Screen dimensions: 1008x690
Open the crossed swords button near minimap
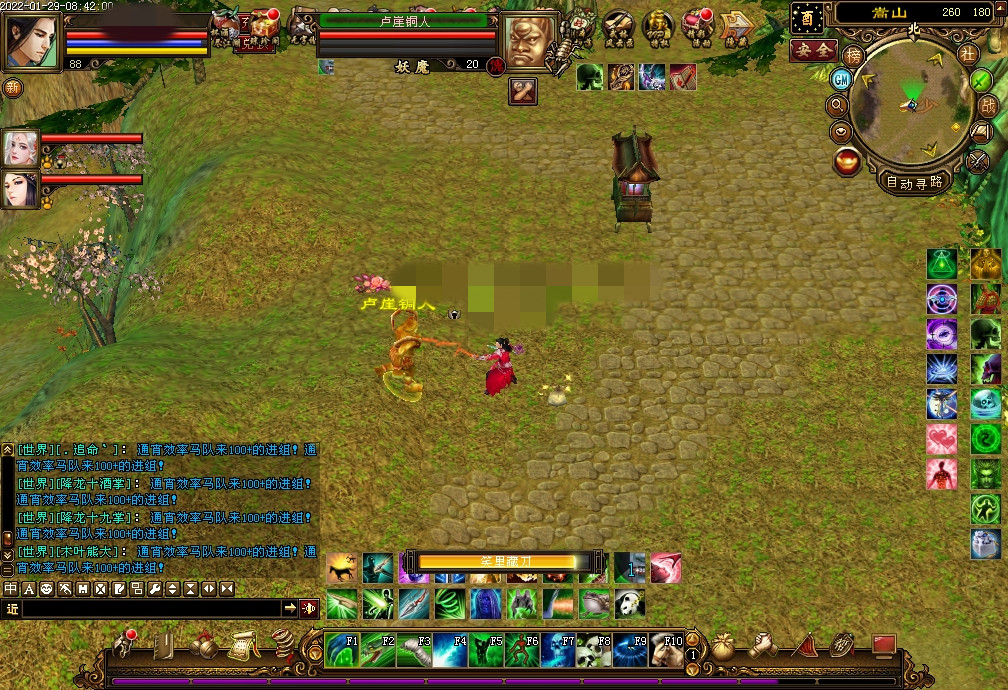click(978, 158)
